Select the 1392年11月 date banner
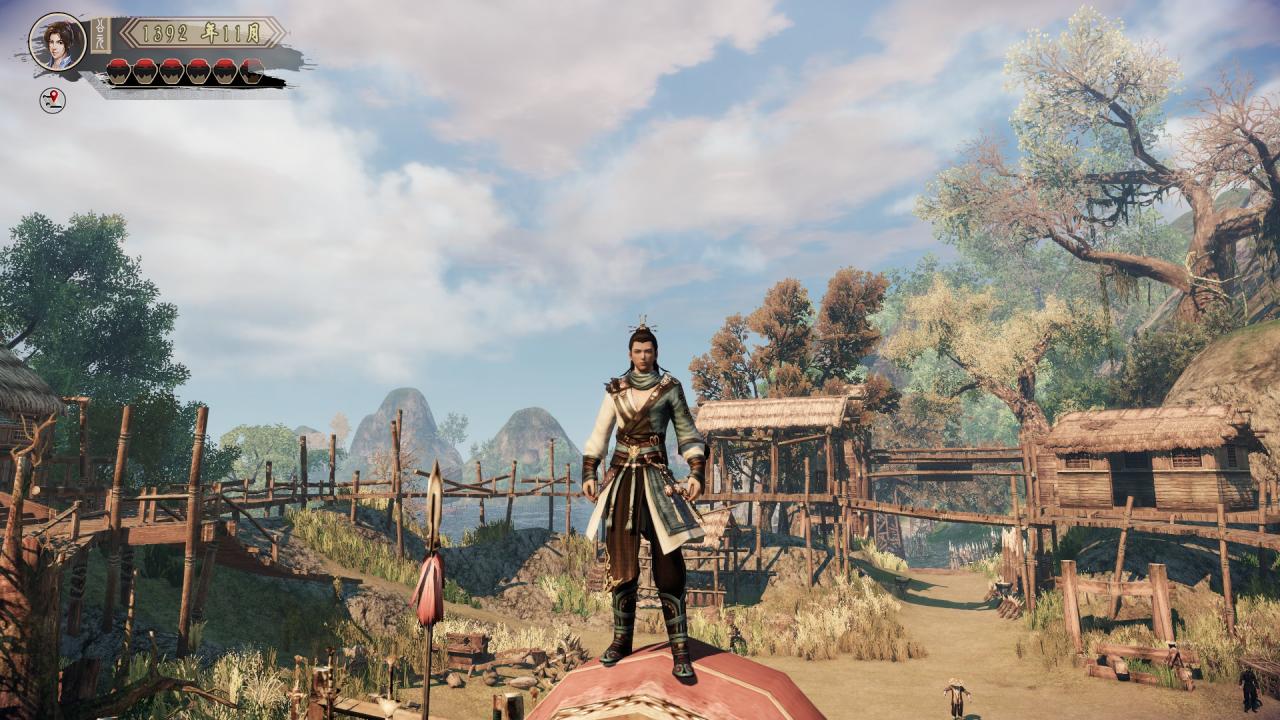Viewport: 1280px width, 720px height. click(x=202, y=32)
